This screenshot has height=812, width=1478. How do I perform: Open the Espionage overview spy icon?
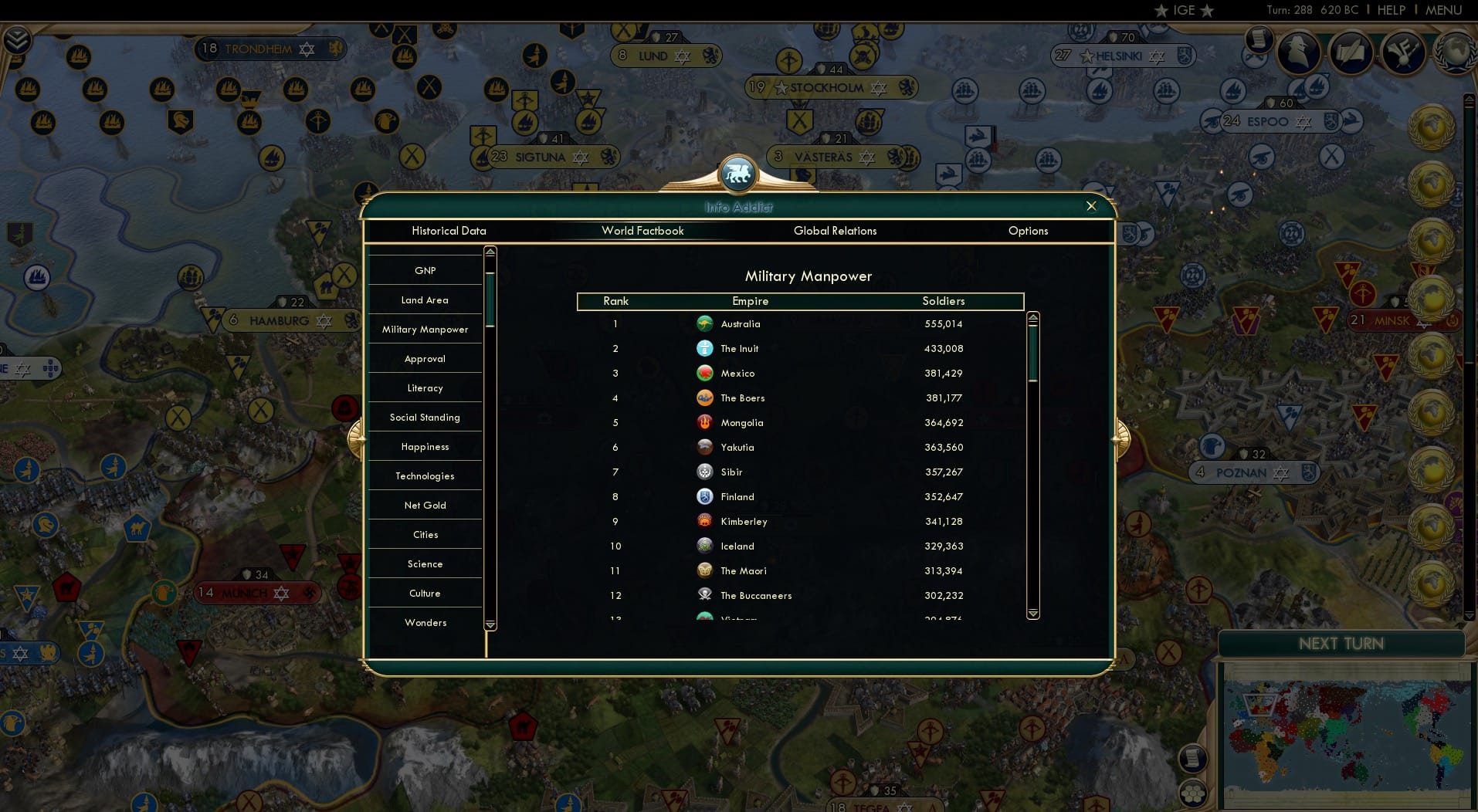[x=1297, y=54]
